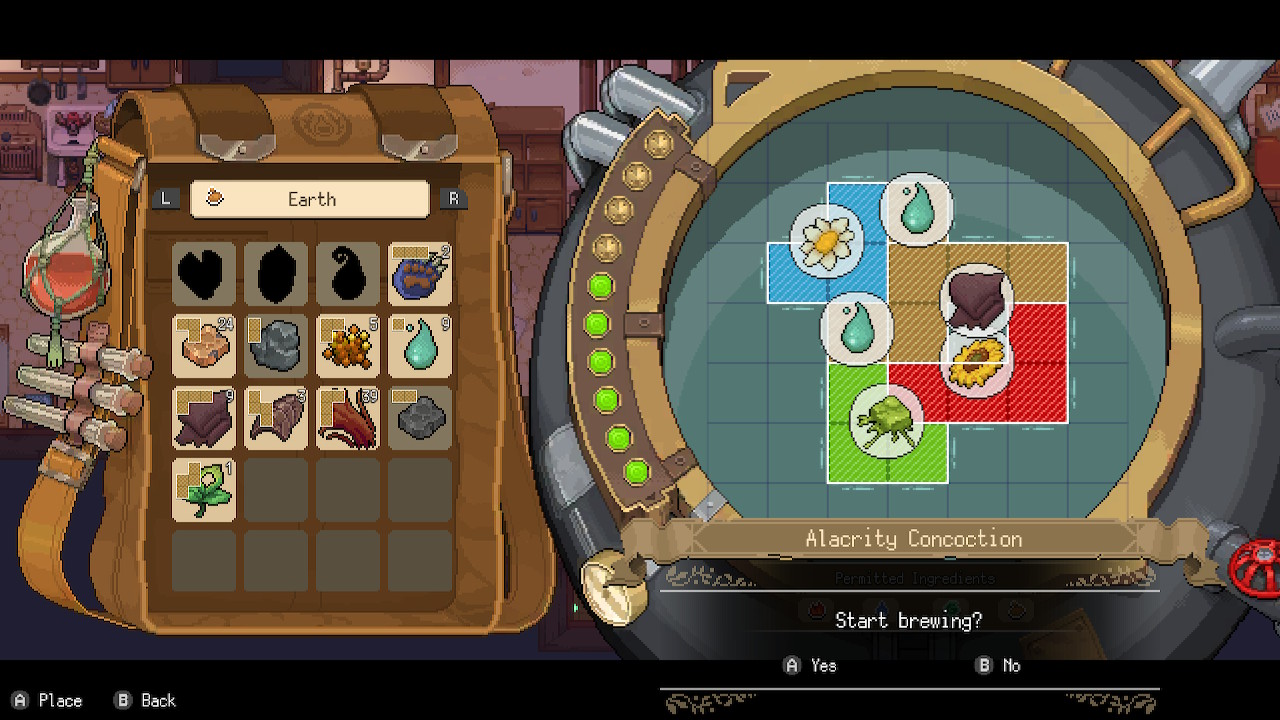
Task: Open the Earth ingredient category selector
Action: (x=310, y=199)
